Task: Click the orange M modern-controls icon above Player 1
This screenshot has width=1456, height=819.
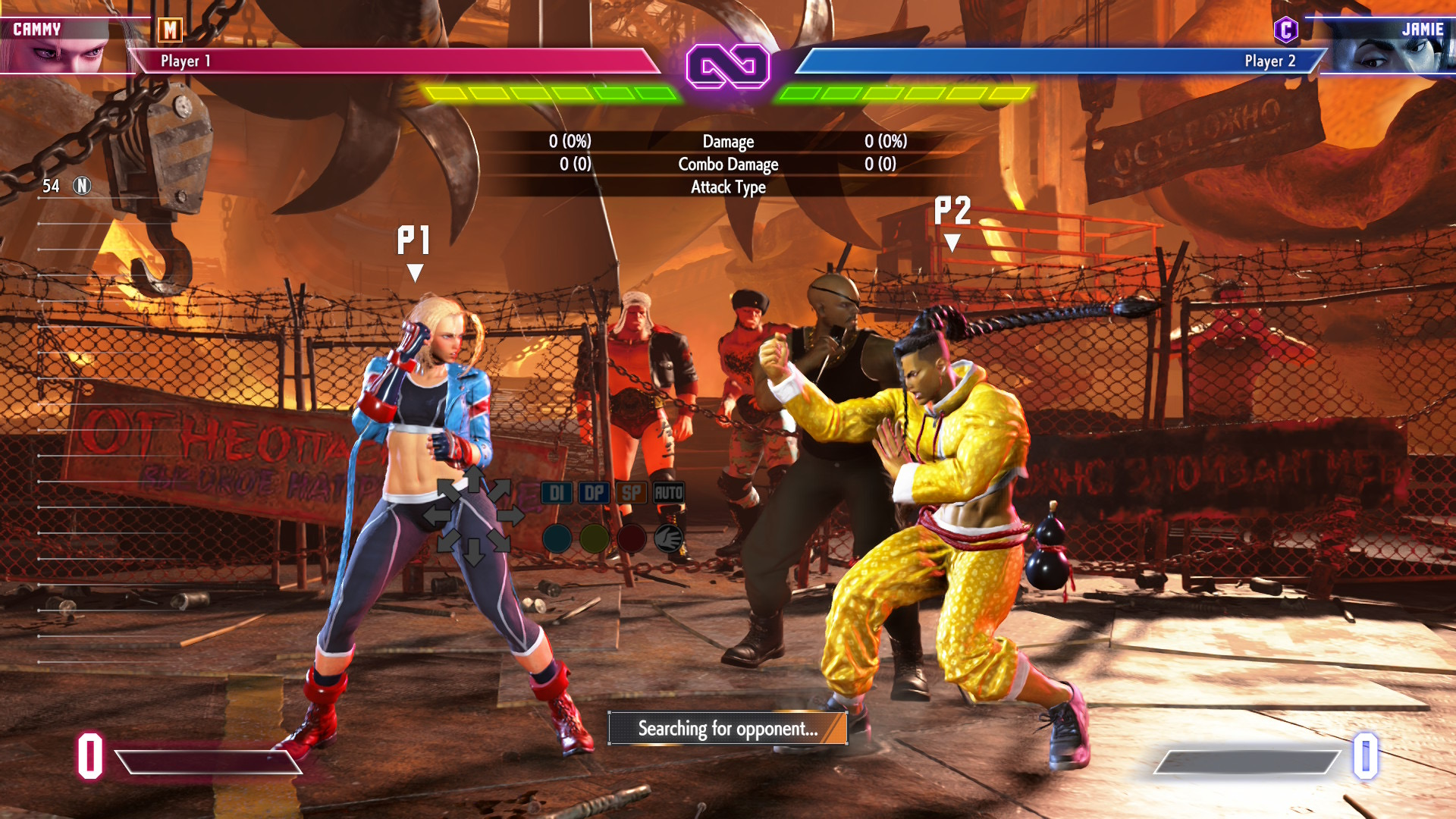Action: pos(171,32)
